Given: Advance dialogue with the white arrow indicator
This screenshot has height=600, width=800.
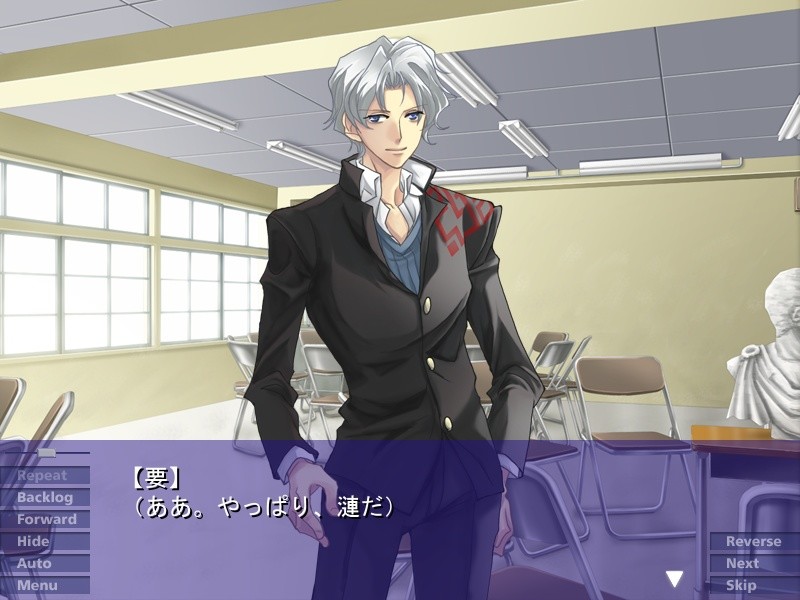Looking at the screenshot, I should tap(675, 578).
